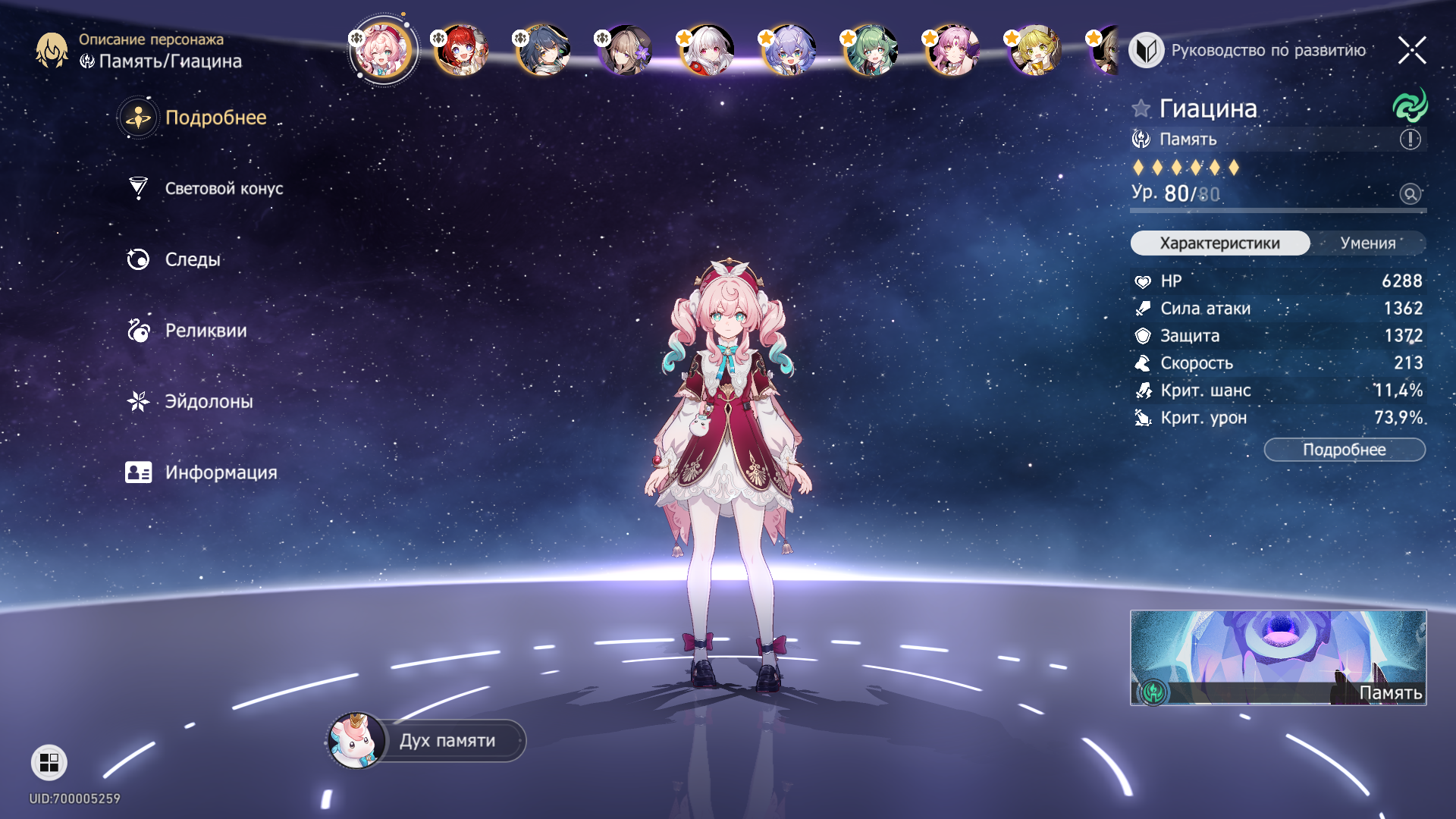The image size is (1456, 819).
Task: Go to the Реликвии section
Action: point(205,331)
